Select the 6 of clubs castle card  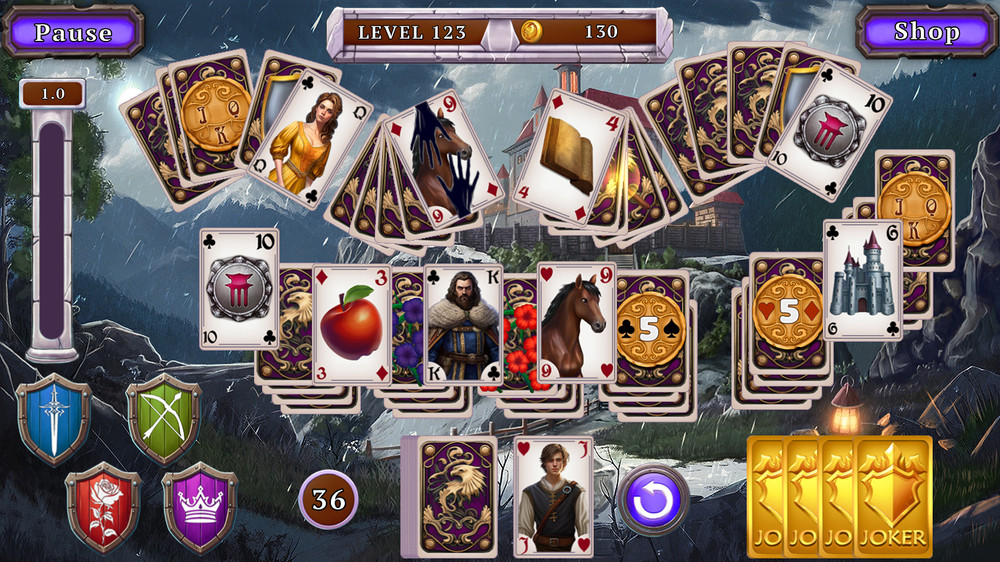coord(862,280)
